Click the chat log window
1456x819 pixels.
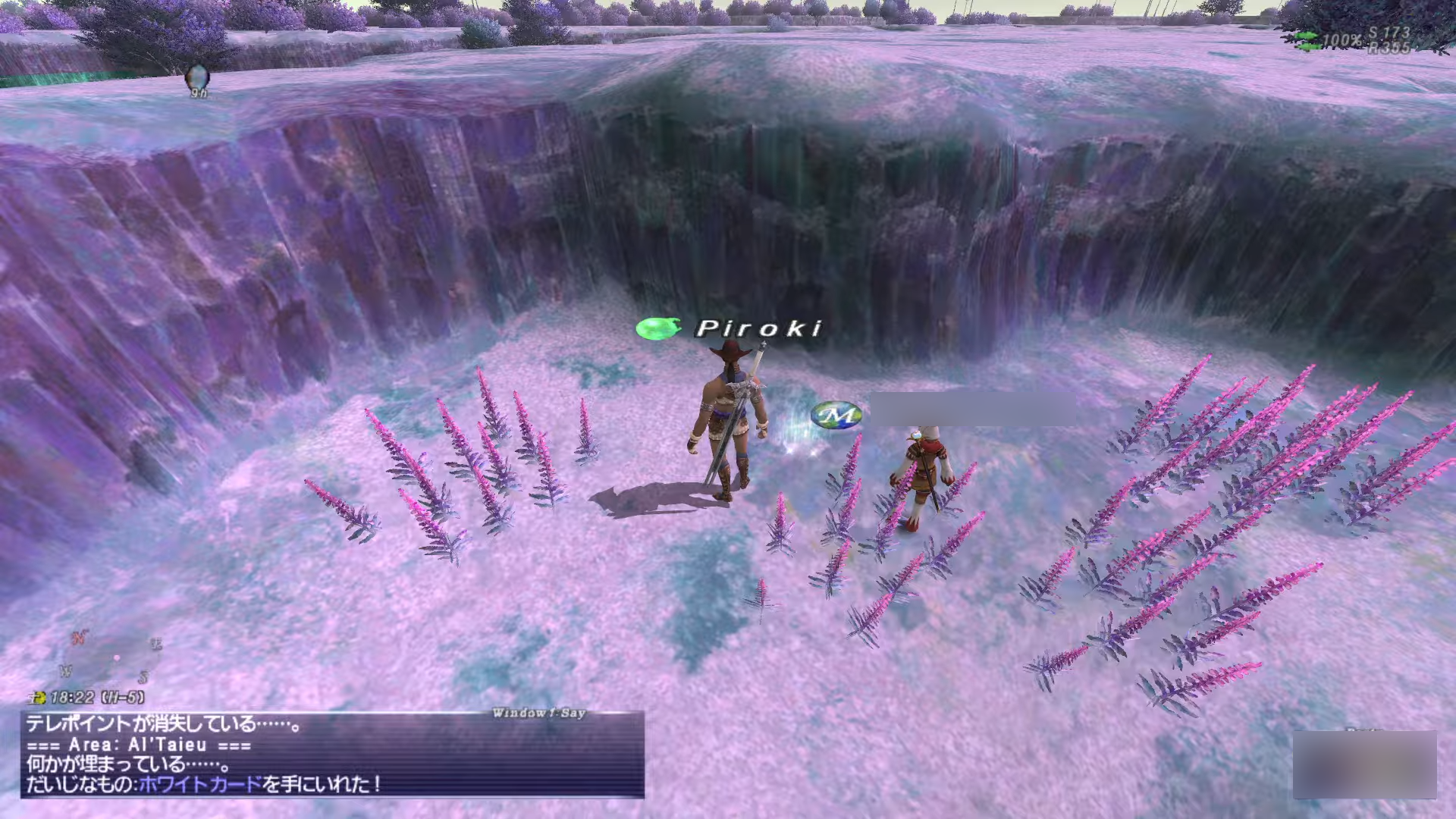pyautogui.click(x=332, y=754)
